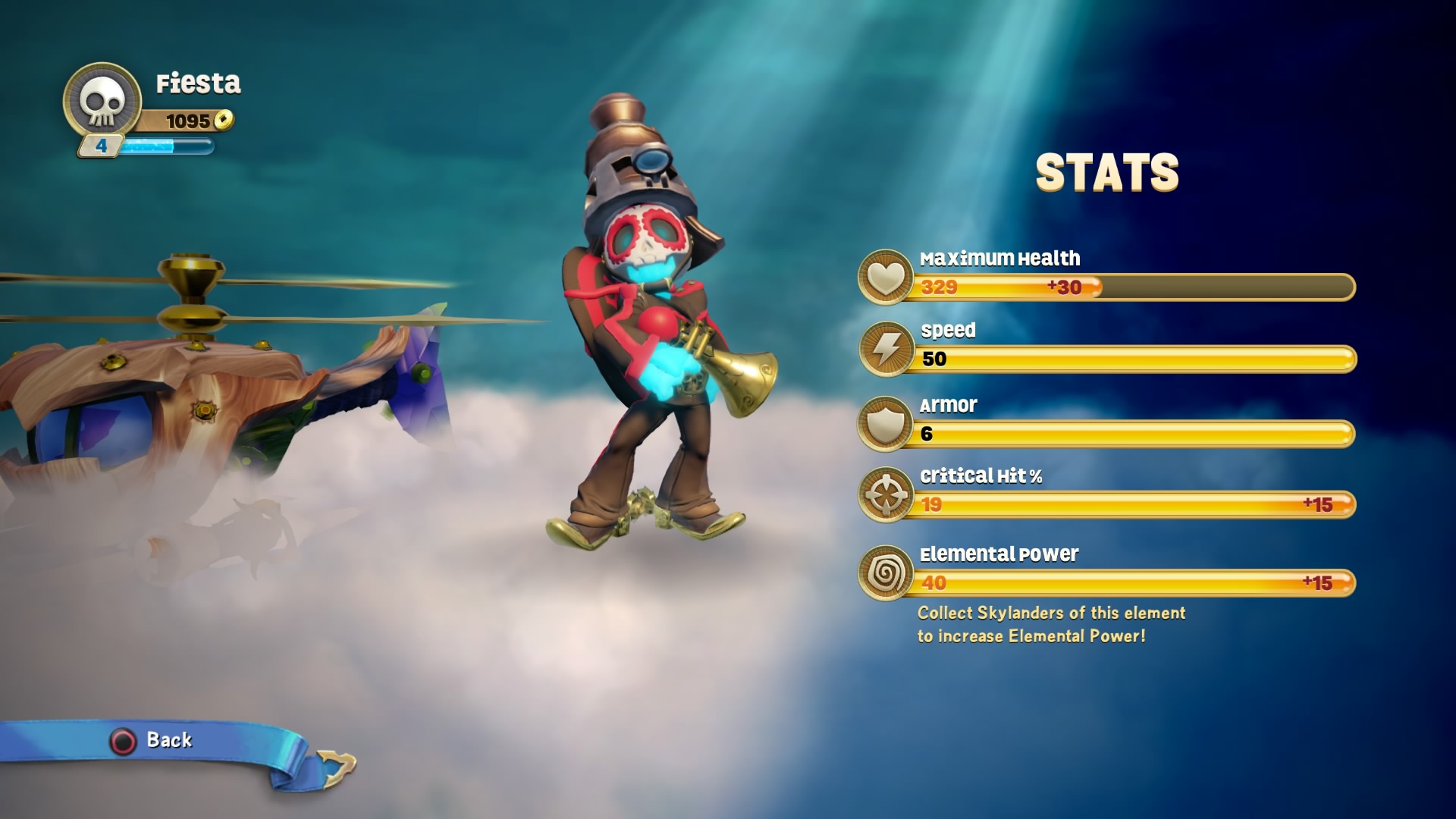Select the Fiesta name label
The image size is (1456, 819).
(x=199, y=85)
